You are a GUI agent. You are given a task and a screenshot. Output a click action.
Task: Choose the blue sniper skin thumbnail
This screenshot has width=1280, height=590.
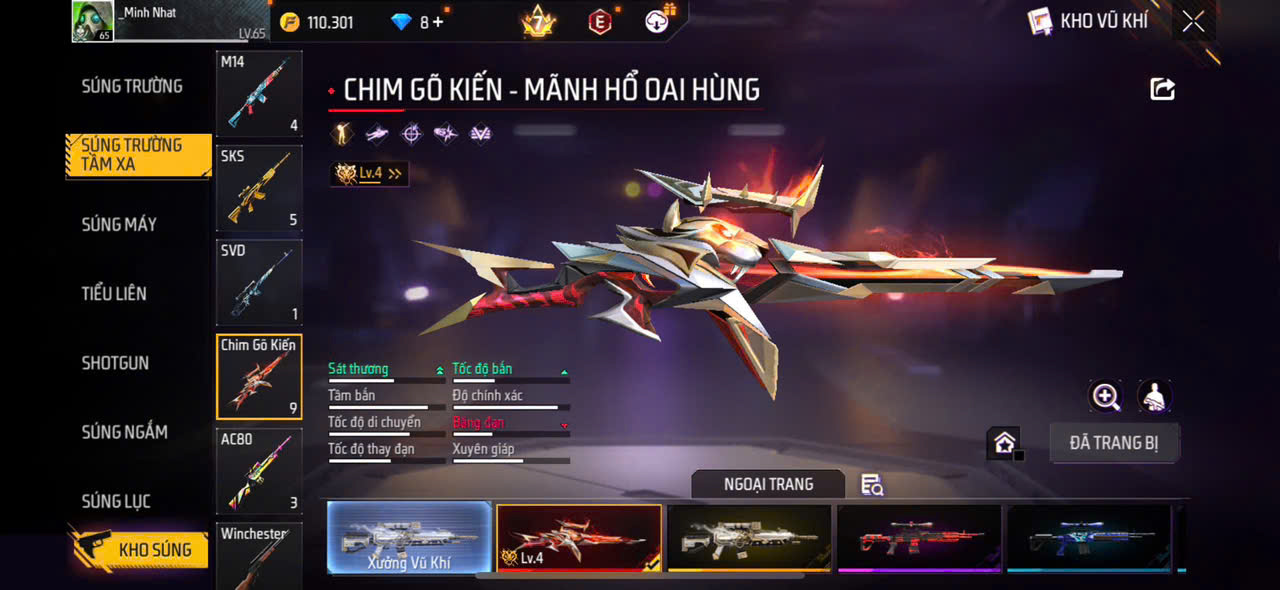tap(1089, 538)
